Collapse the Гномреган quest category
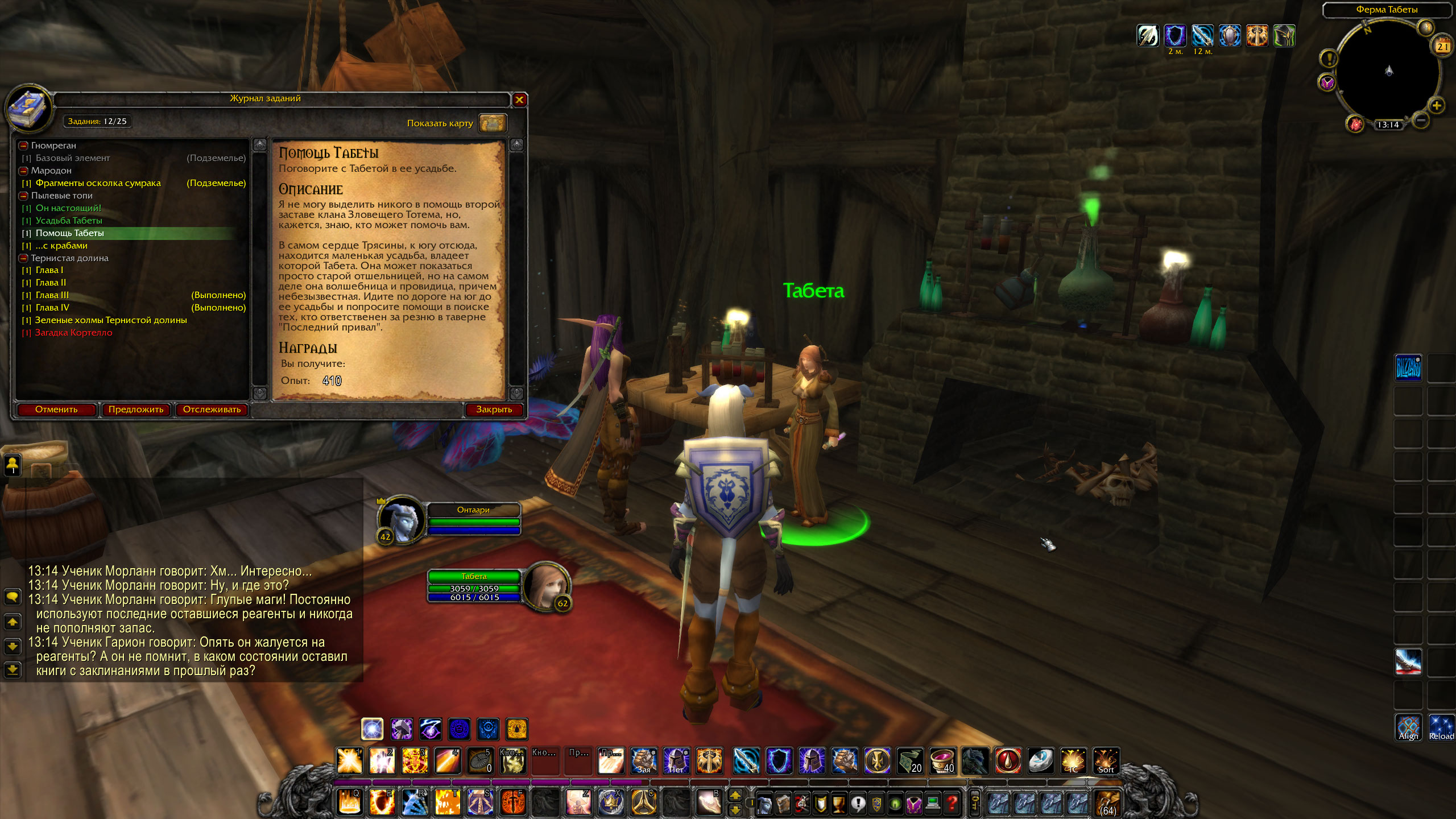Viewport: 1456px width, 819px height. click(x=24, y=146)
